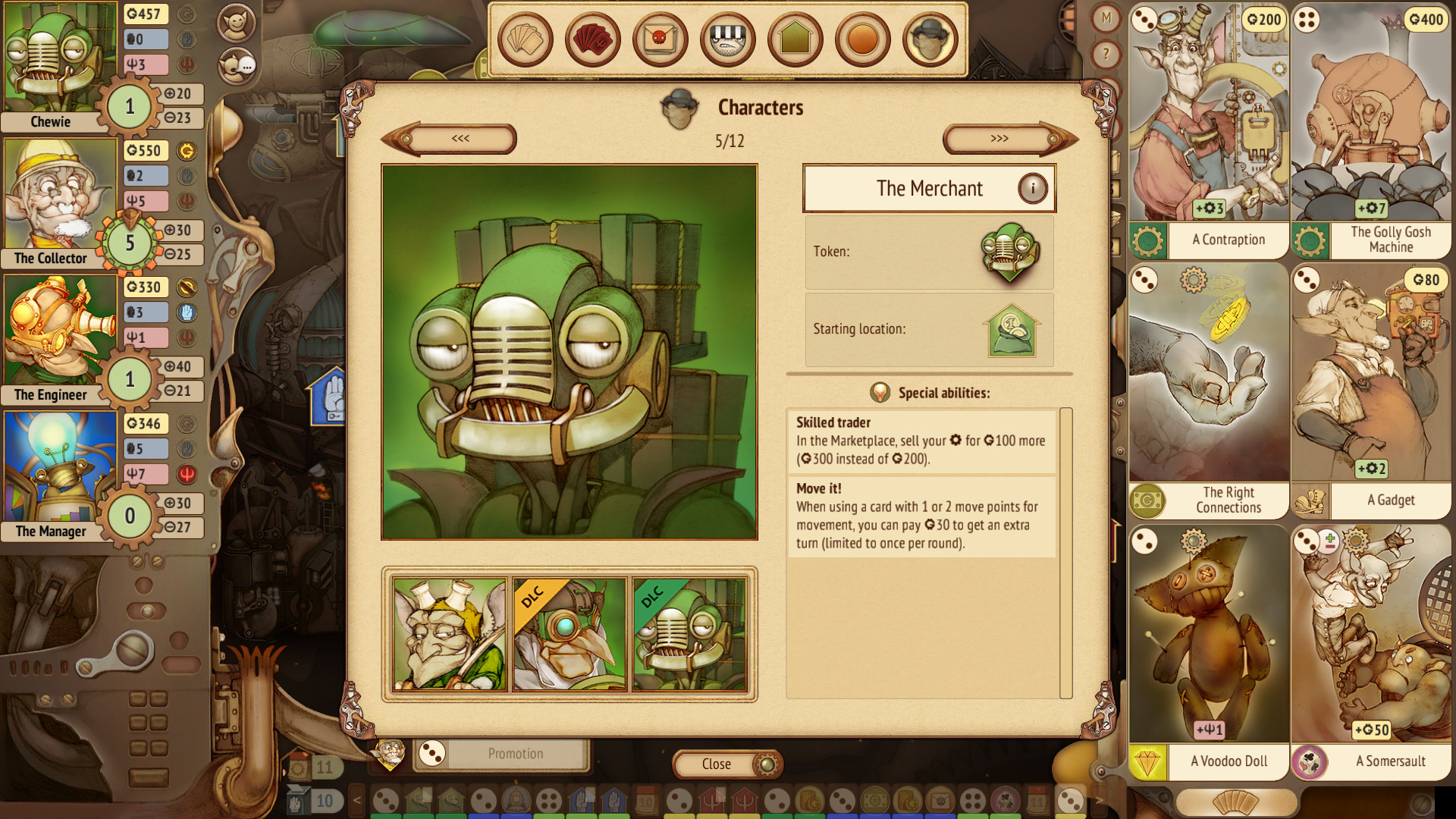Select the orange circle icon
This screenshot has height=819, width=1456.
861,39
